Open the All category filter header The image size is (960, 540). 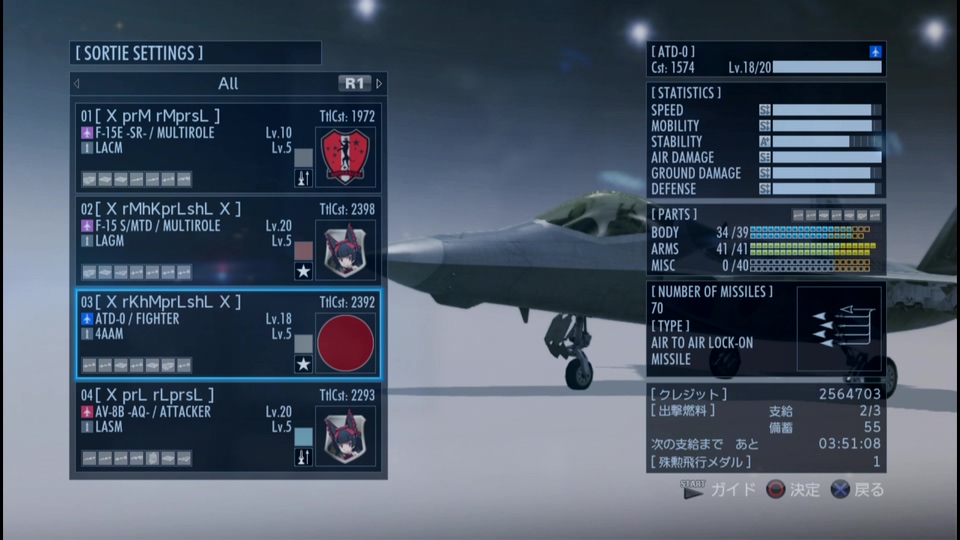pyautogui.click(x=228, y=84)
